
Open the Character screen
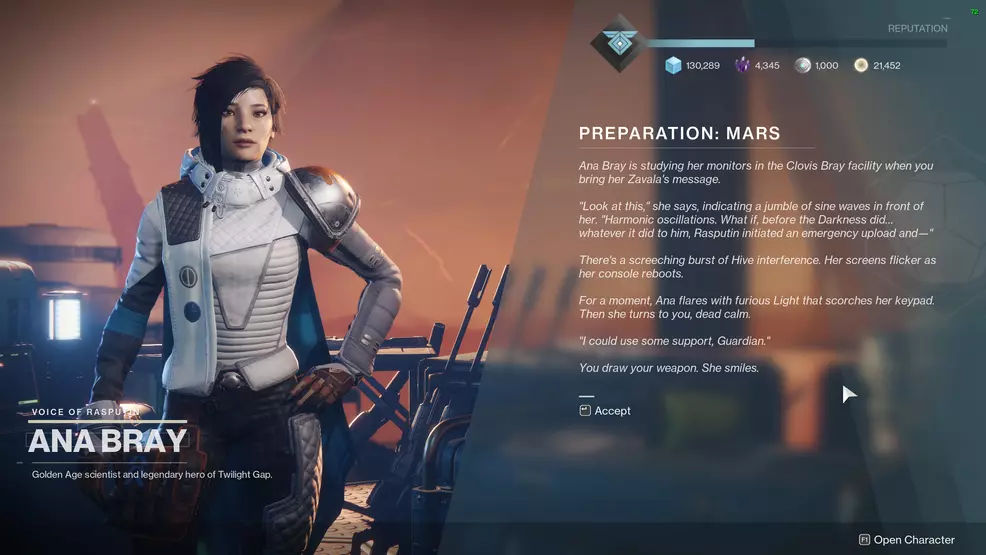pos(907,540)
